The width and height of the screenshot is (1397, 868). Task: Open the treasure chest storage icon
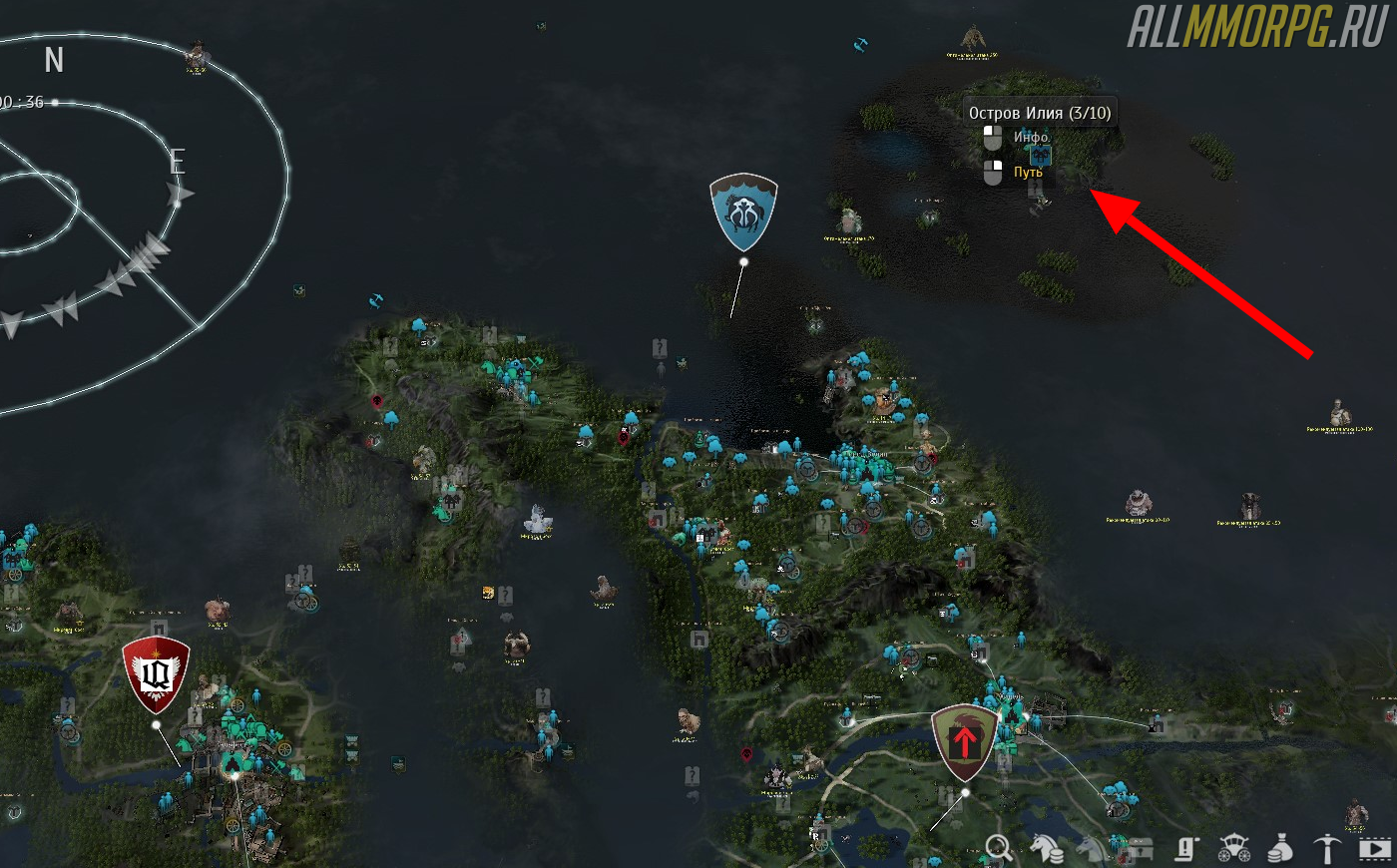1139,849
